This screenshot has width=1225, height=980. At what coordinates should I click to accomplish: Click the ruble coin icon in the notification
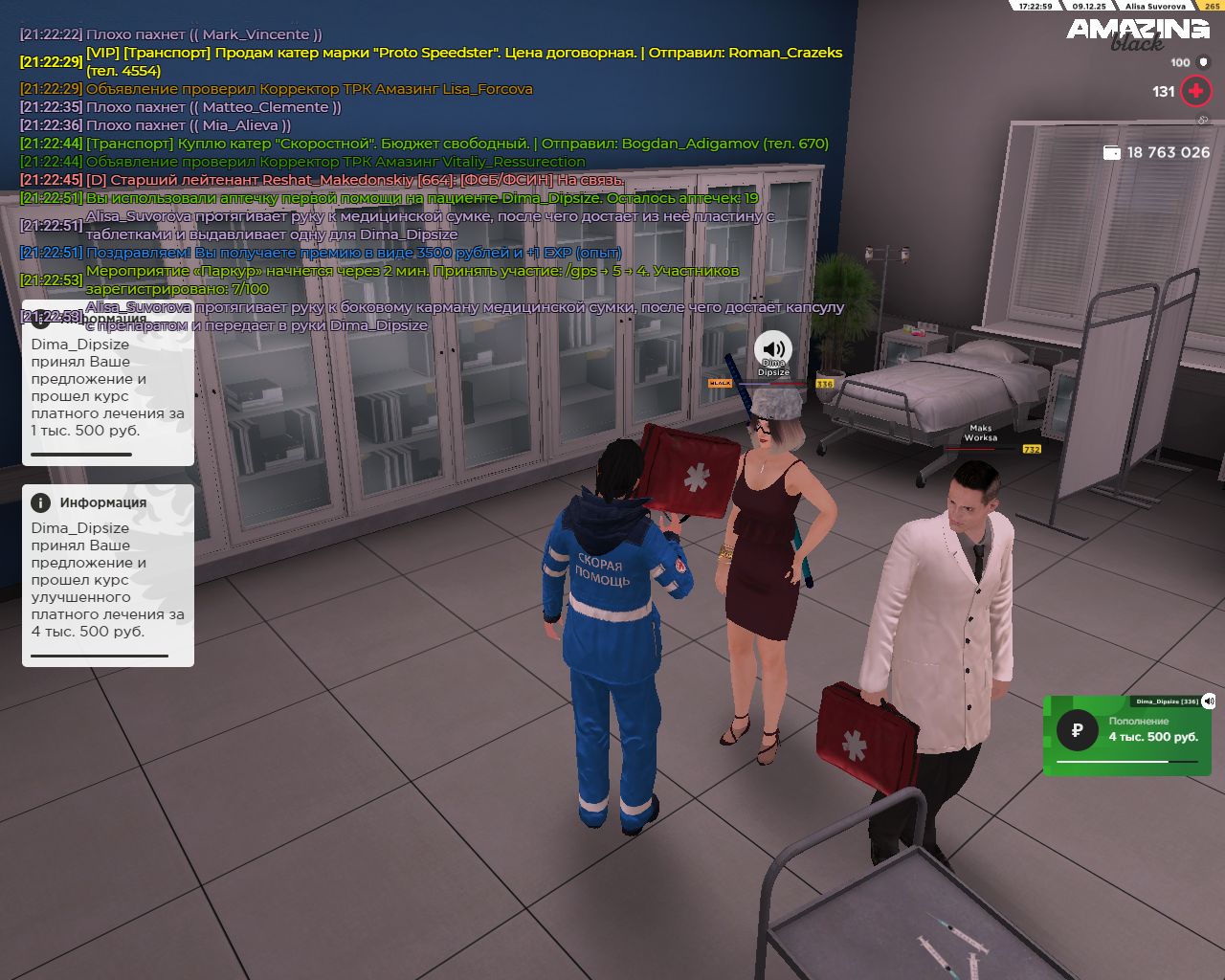(1077, 731)
